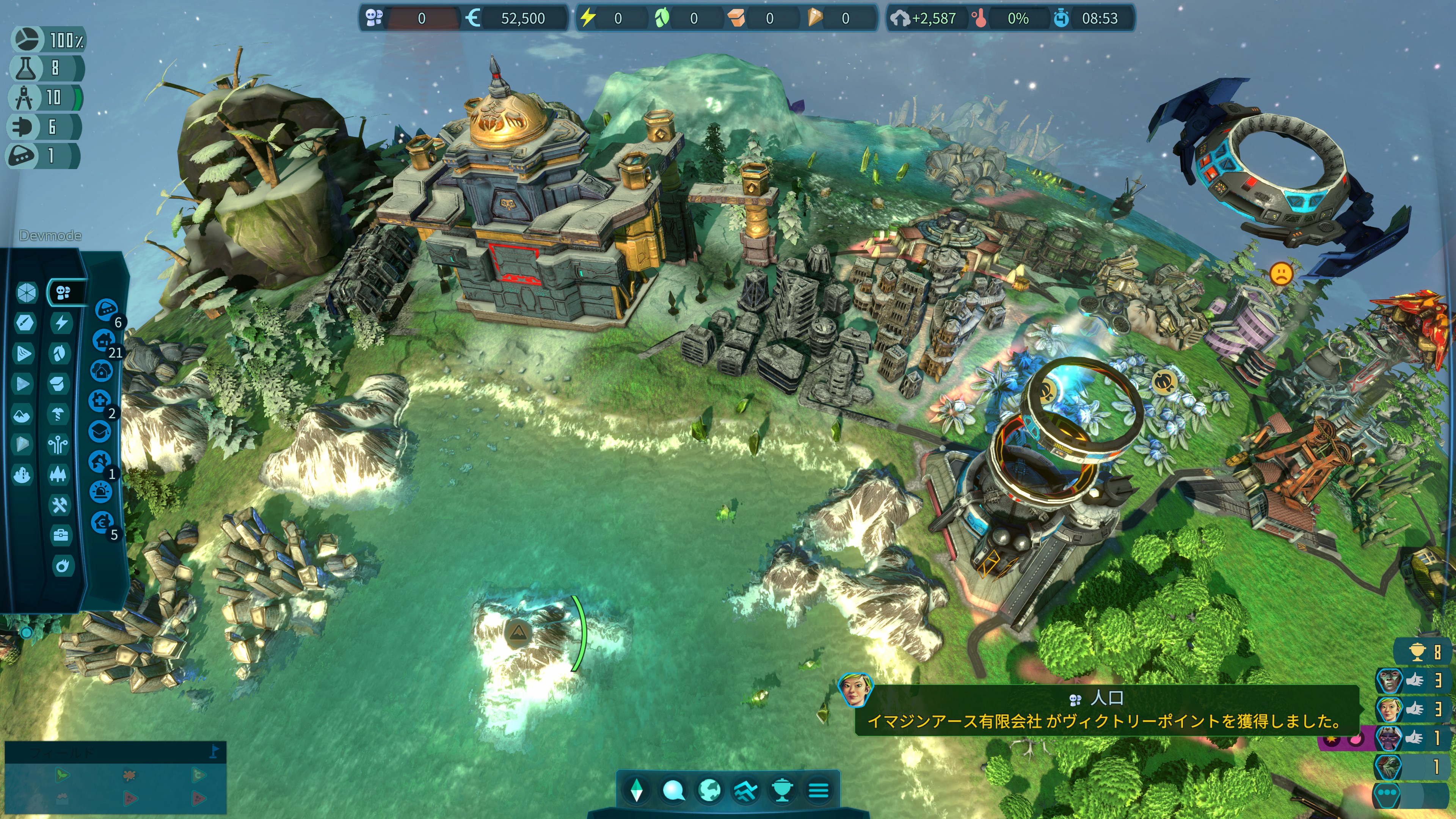The width and height of the screenshot is (1456, 819).
Task: Select the briefcase category icon
Action: [x=61, y=535]
